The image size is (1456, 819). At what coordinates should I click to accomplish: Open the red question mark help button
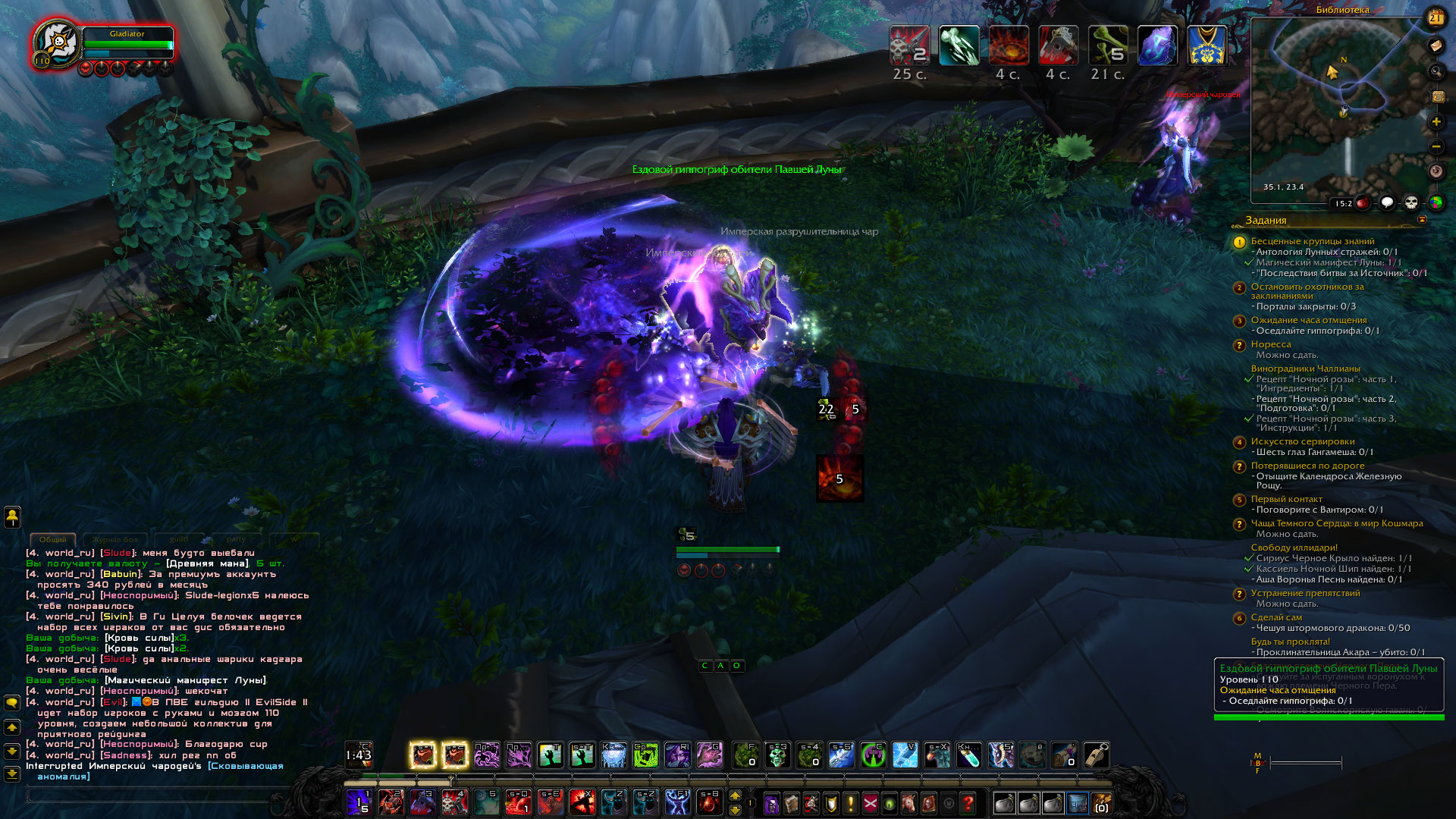click(968, 802)
